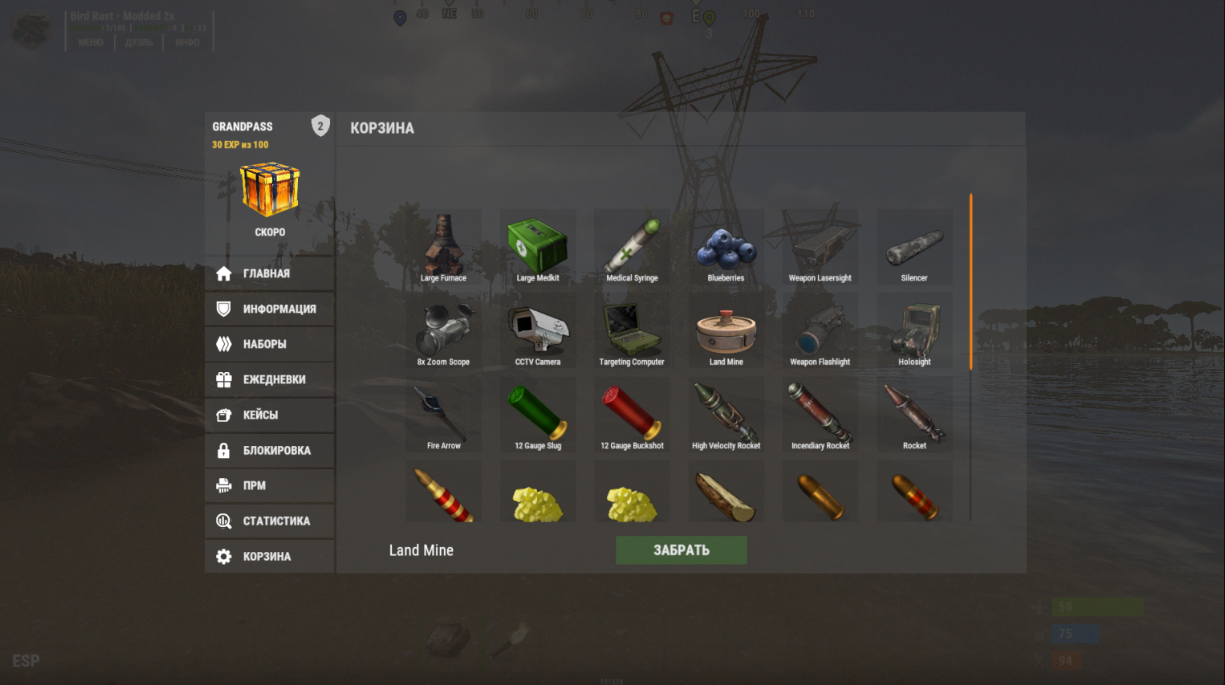The height and width of the screenshot is (685, 1225).
Task: Select the Large Furnace item
Action: pyautogui.click(x=443, y=246)
